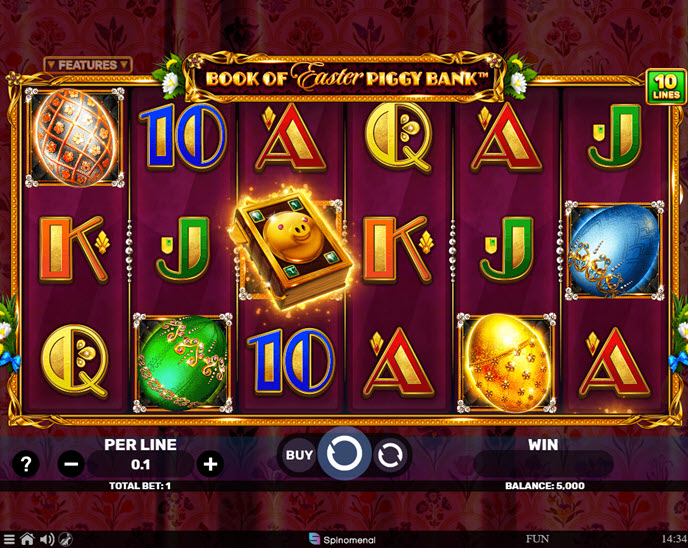
Task: Open the Features dropdown
Action: coord(88,65)
